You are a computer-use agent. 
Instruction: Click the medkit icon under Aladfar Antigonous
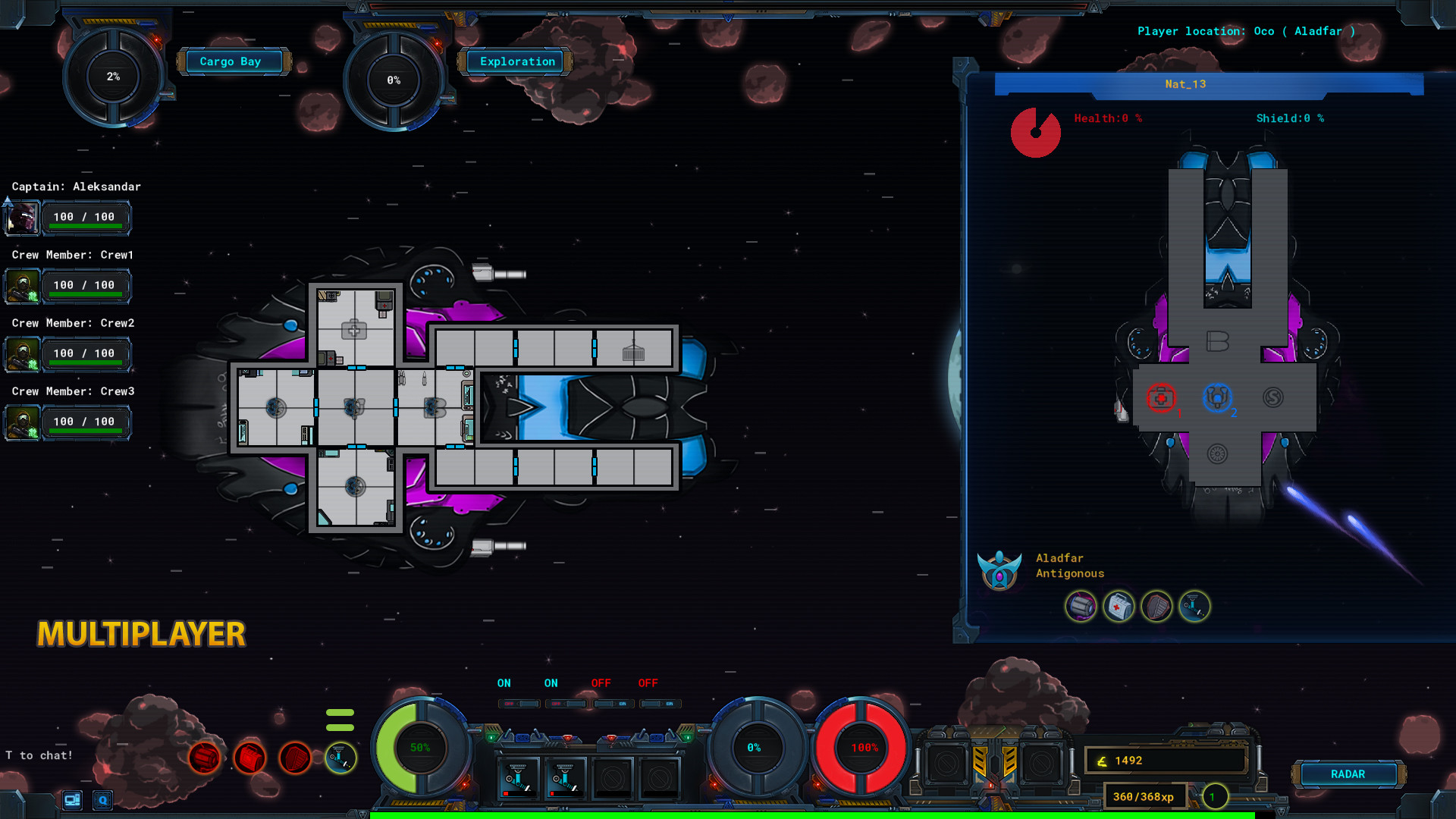(1119, 607)
